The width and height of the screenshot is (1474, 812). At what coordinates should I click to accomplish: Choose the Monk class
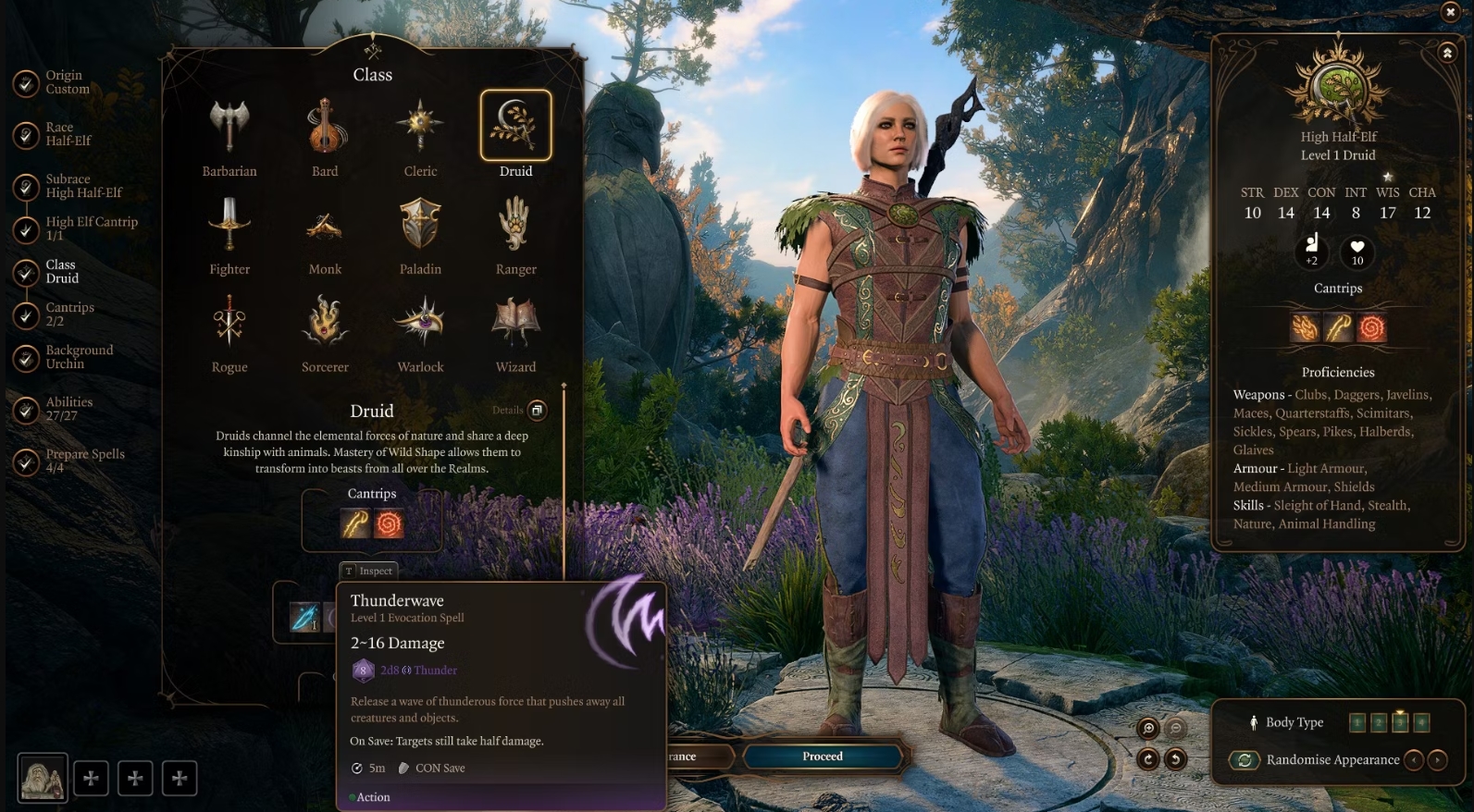[325, 224]
